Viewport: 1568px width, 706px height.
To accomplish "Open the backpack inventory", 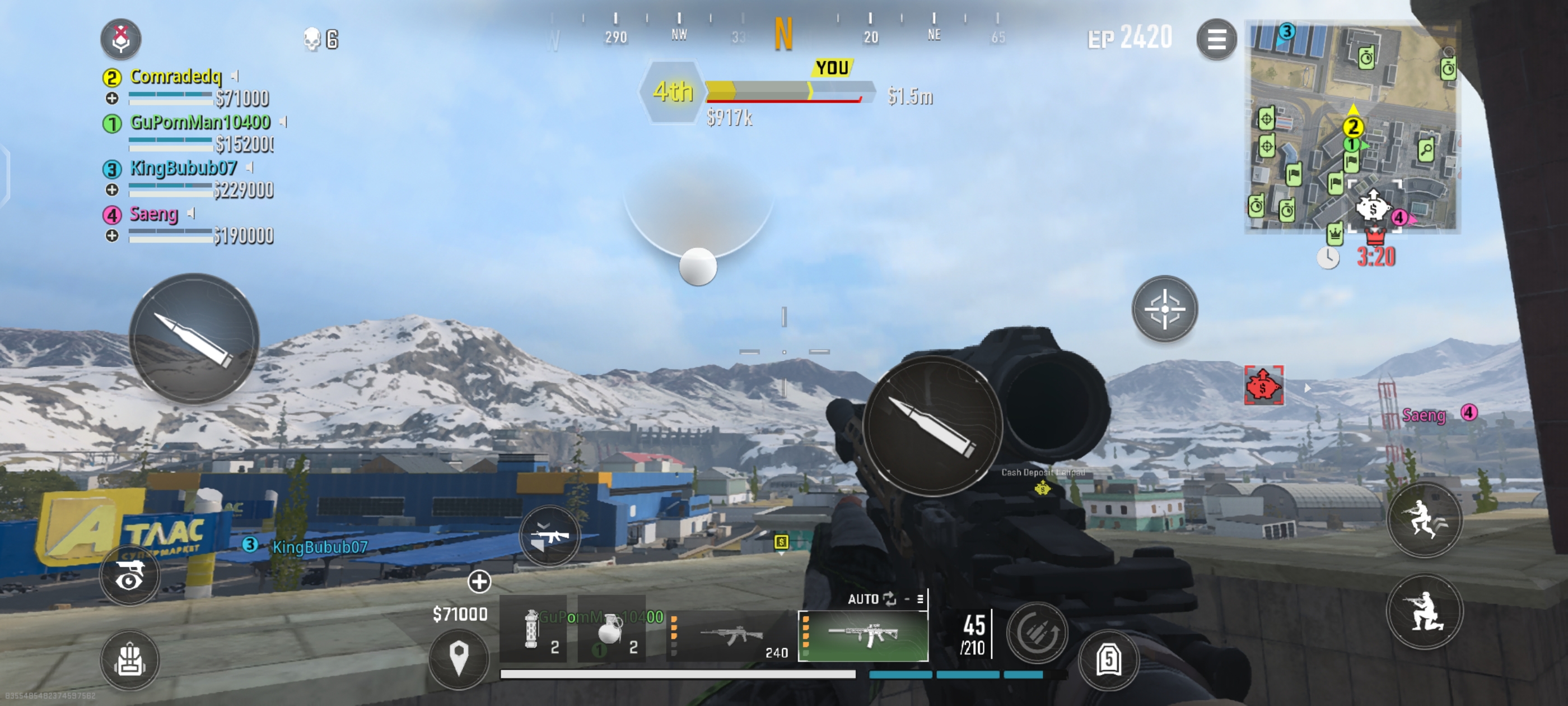I will coord(130,660).
